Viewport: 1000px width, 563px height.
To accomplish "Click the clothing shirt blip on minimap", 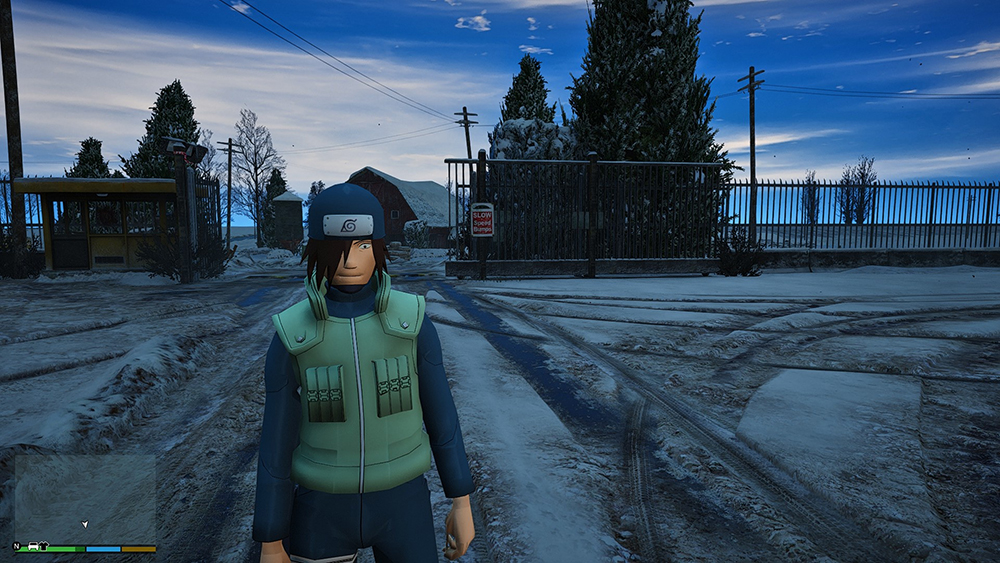I will [44, 546].
